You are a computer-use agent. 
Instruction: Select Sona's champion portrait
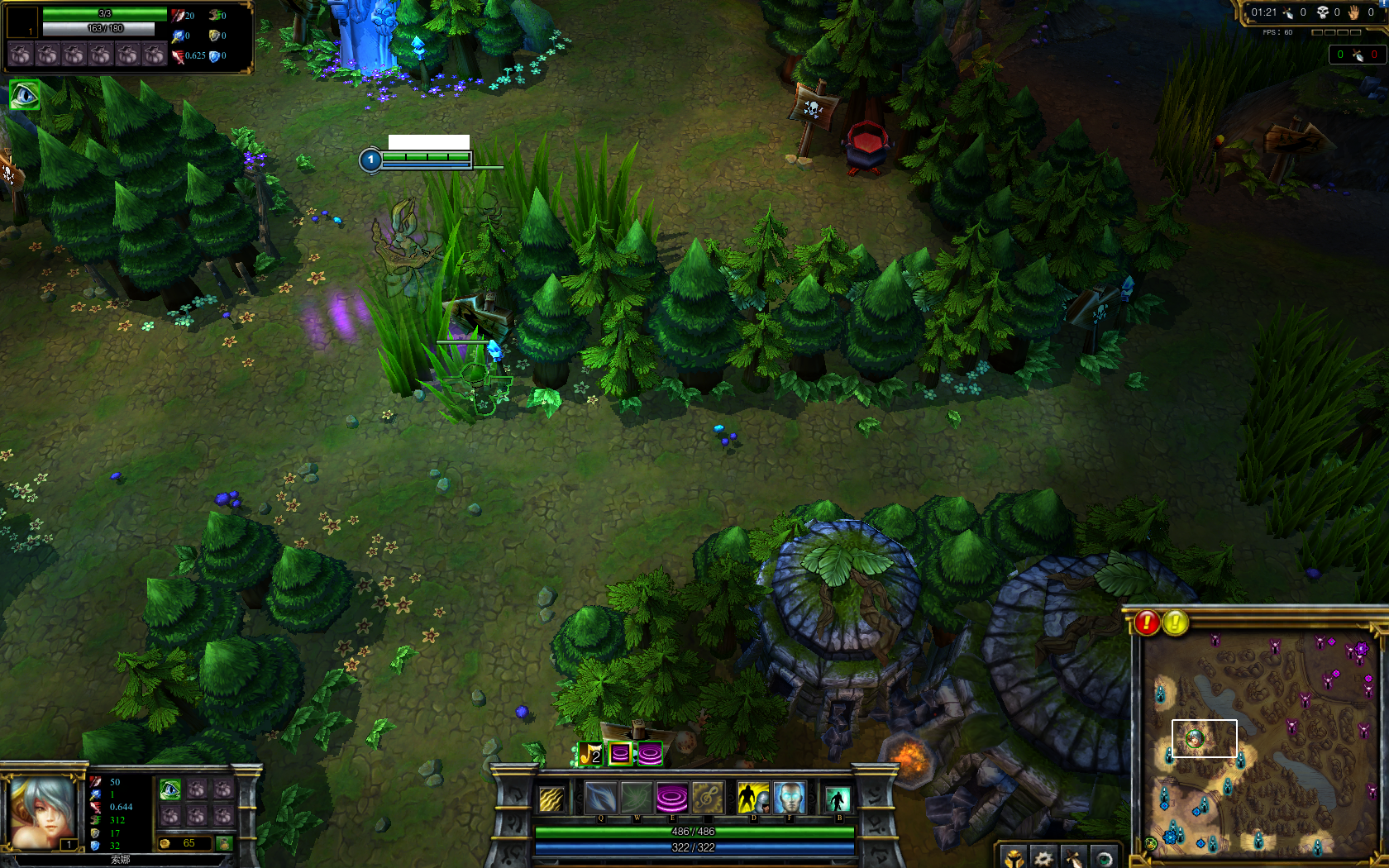(42, 812)
